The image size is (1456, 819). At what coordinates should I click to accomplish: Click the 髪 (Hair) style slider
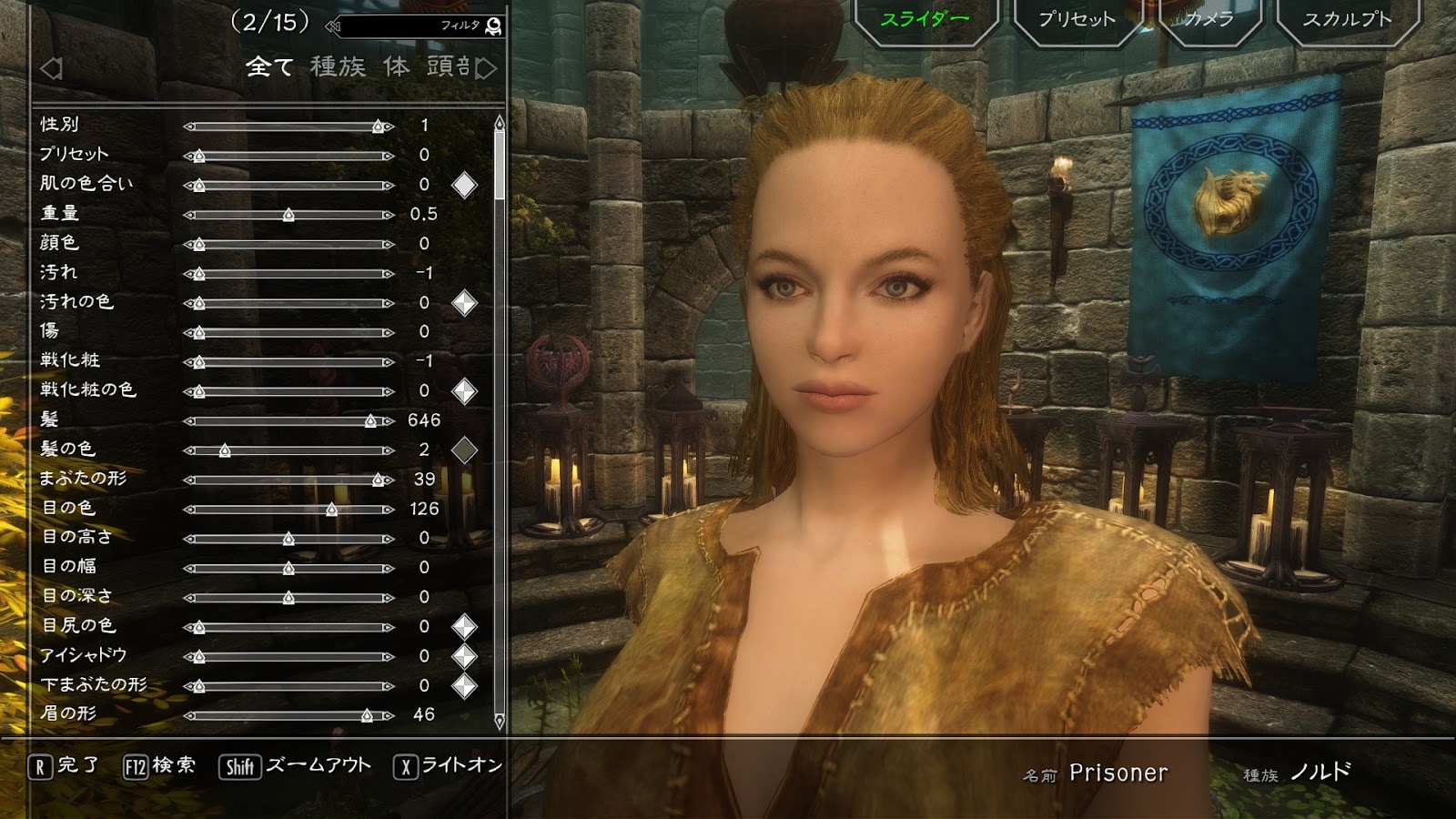[x=288, y=420]
